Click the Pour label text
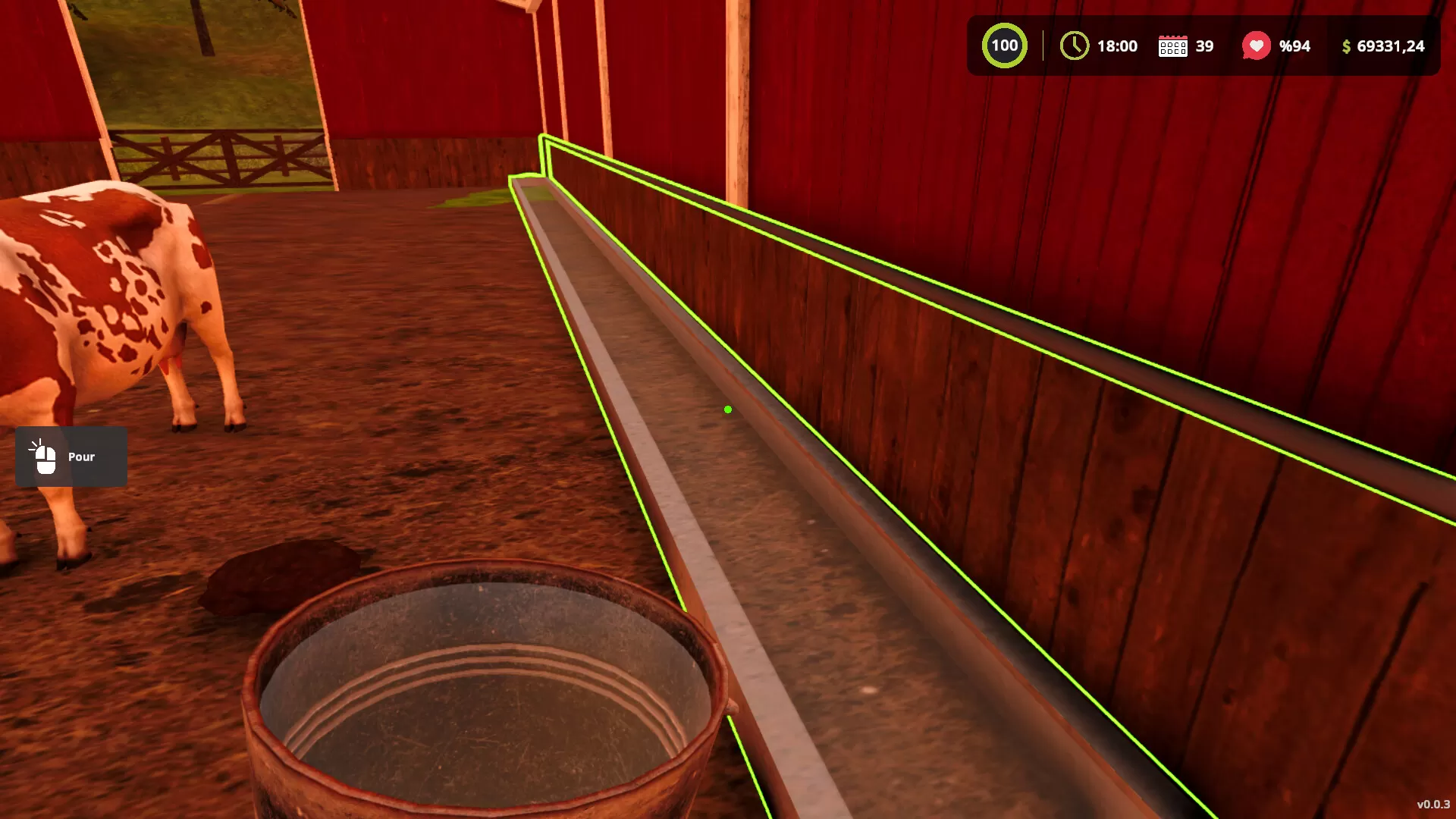Screen dimensions: 1456x819 80,457
